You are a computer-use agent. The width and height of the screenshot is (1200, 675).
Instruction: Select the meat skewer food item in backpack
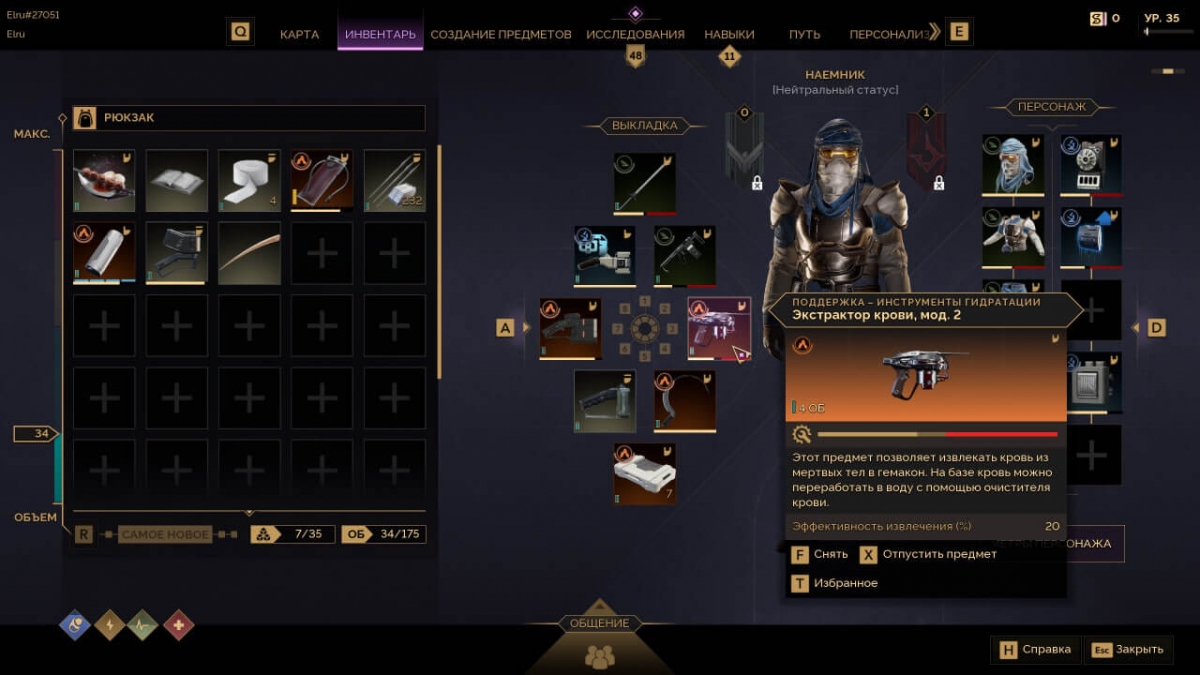(x=104, y=181)
